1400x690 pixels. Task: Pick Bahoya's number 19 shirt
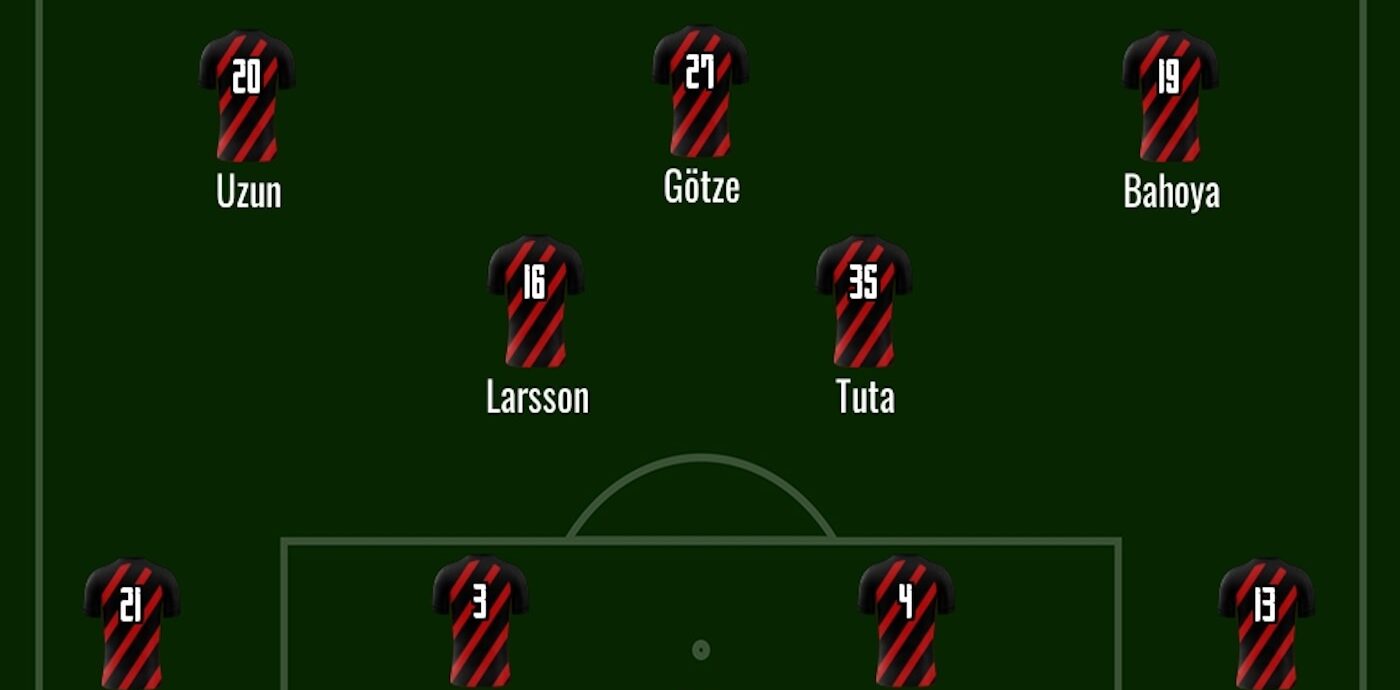pyautogui.click(x=1170, y=96)
